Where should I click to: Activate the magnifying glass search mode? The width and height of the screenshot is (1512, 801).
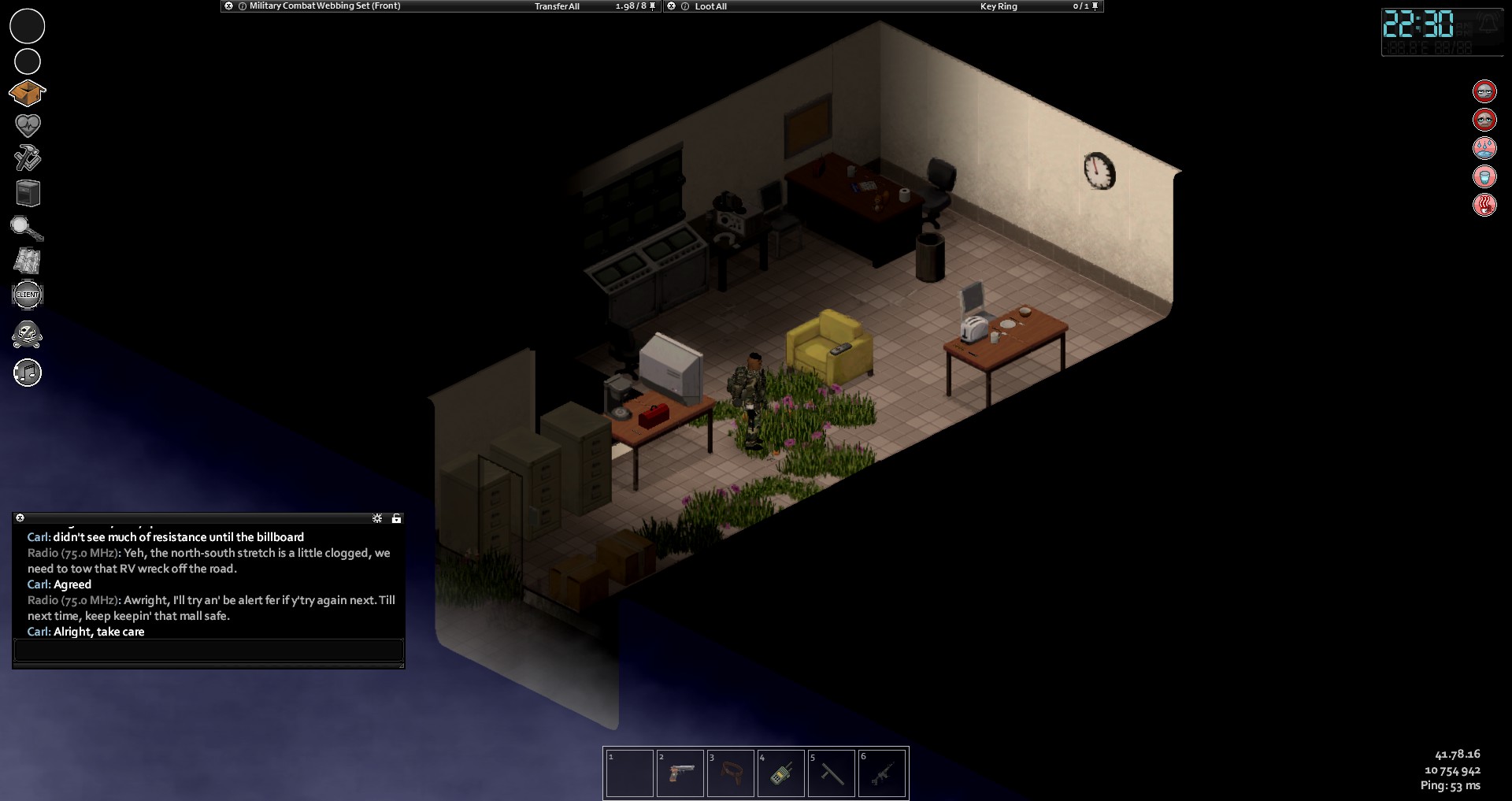pyautogui.click(x=27, y=228)
